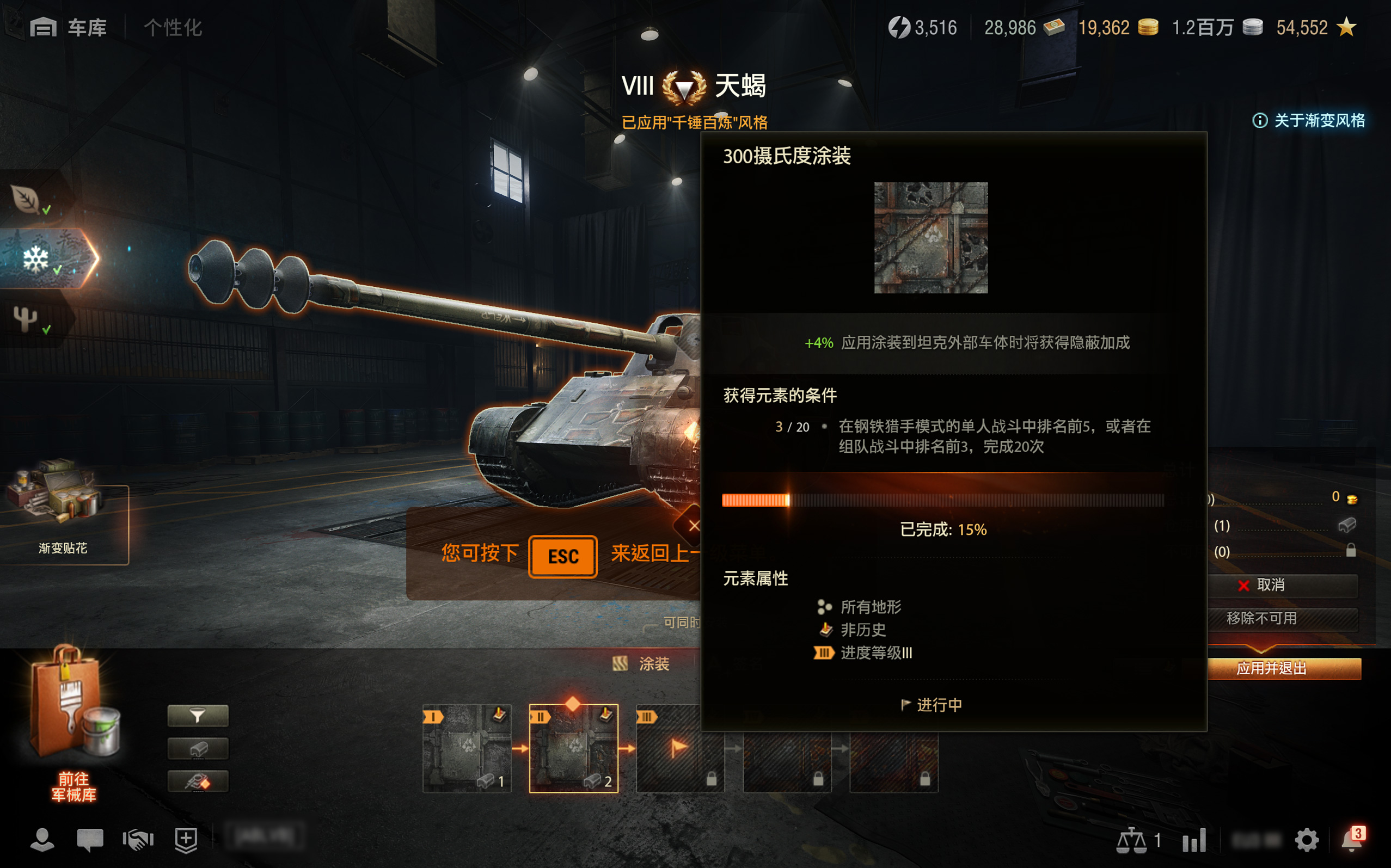Open the chat speech bubble
1391x868 pixels.
coord(90,840)
